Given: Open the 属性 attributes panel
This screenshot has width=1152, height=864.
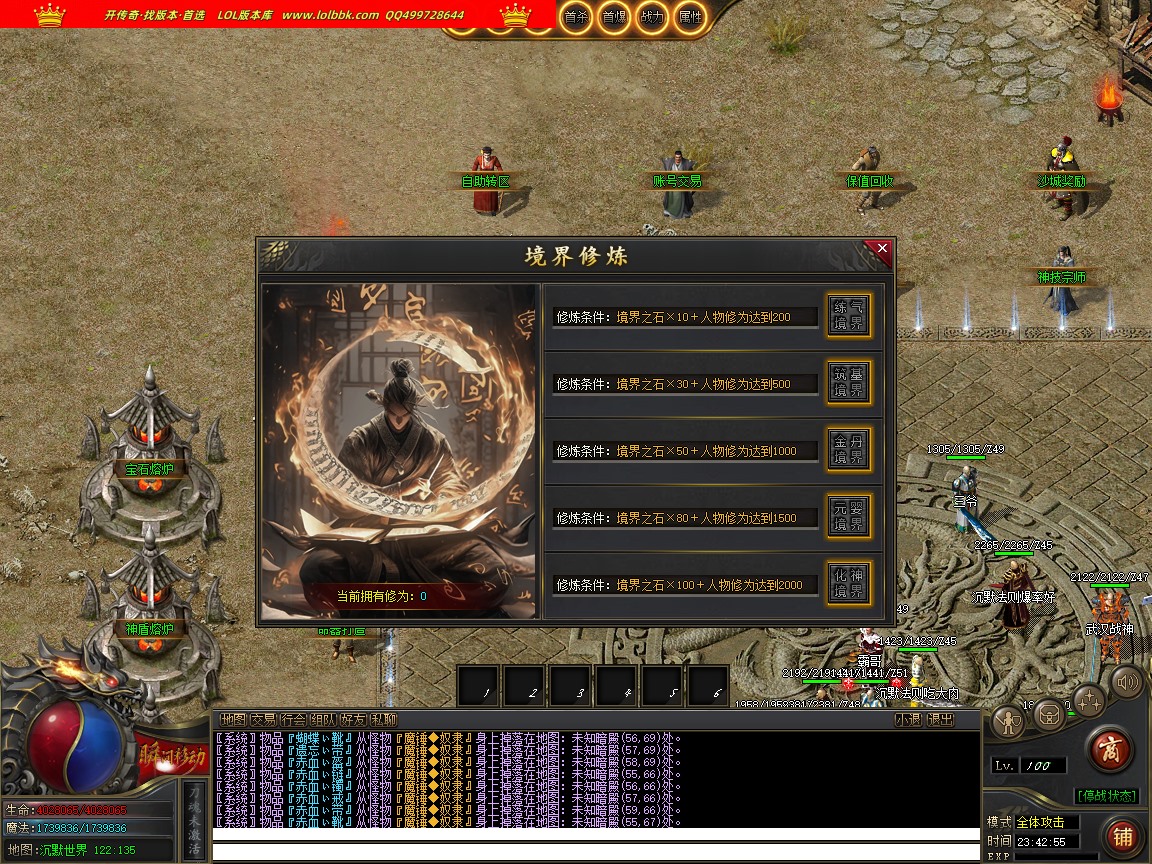Looking at the screenshot, I should [689, 17].
